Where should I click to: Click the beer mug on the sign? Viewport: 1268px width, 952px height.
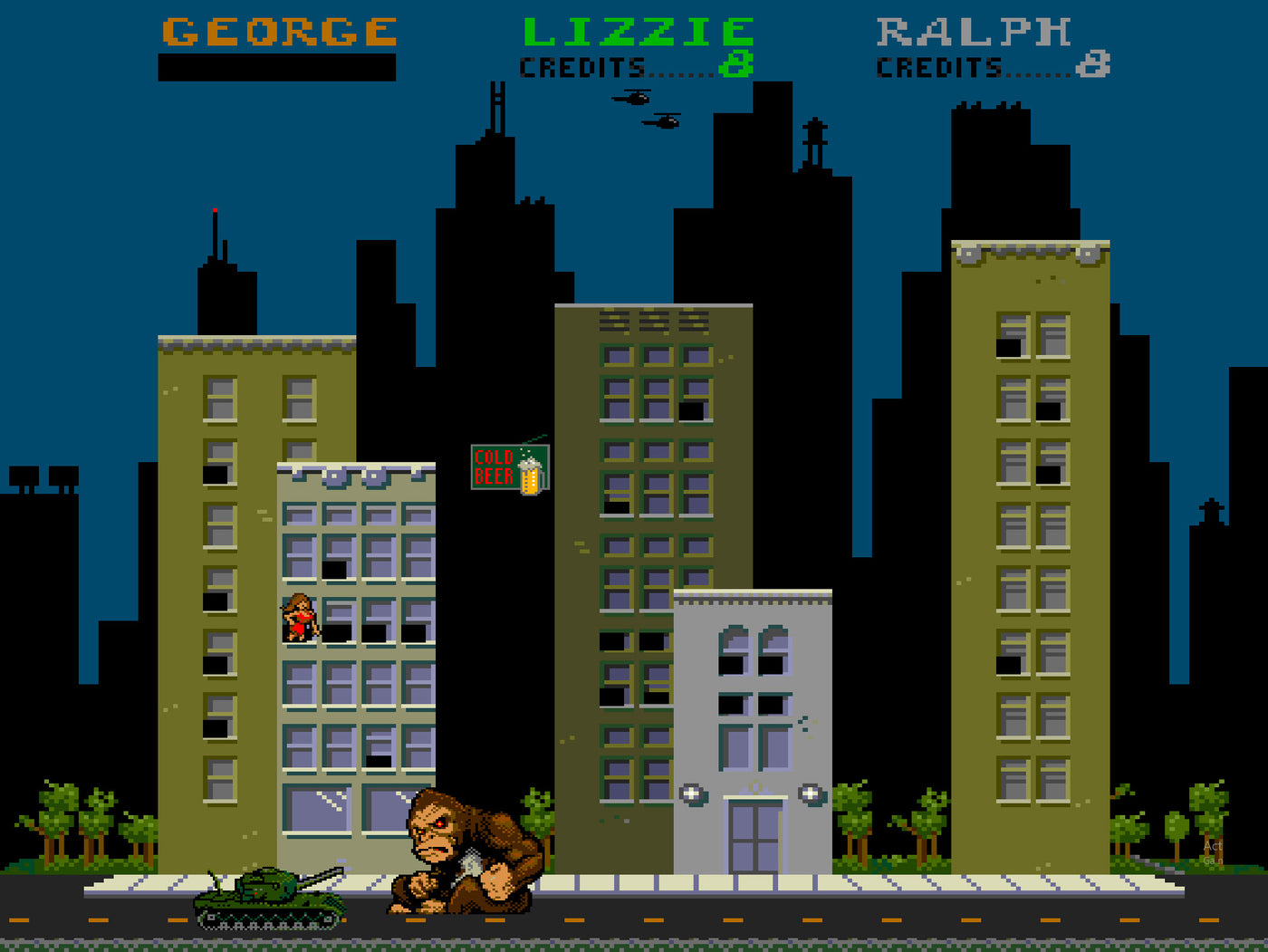click(531, 476)
